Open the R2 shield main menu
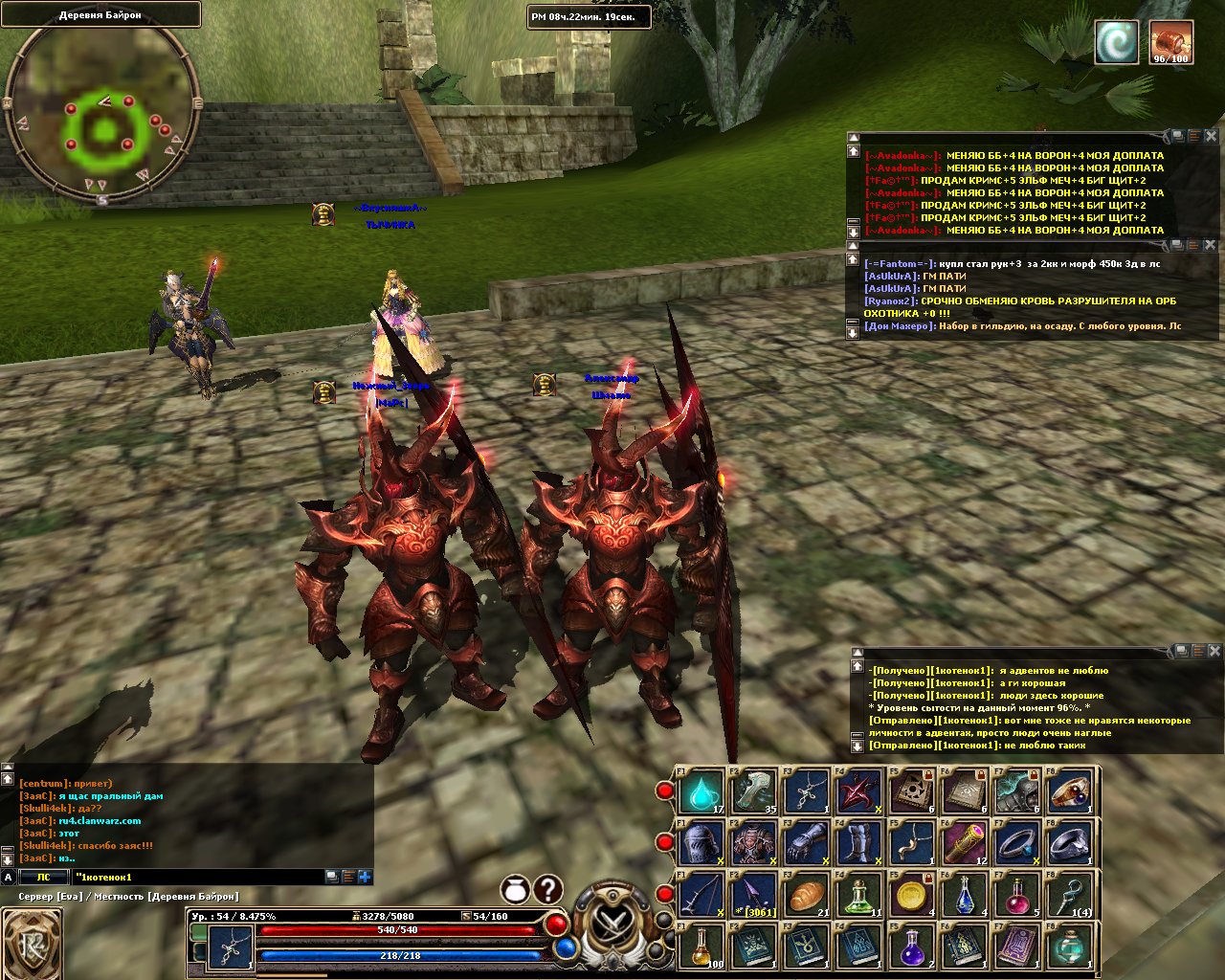 pyautogui.click(x=32, y=944)
